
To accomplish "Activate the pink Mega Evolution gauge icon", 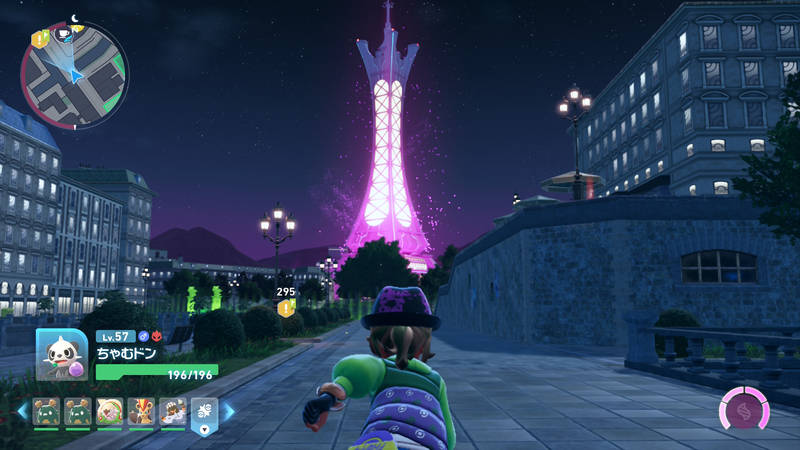I will click(744, 411).
